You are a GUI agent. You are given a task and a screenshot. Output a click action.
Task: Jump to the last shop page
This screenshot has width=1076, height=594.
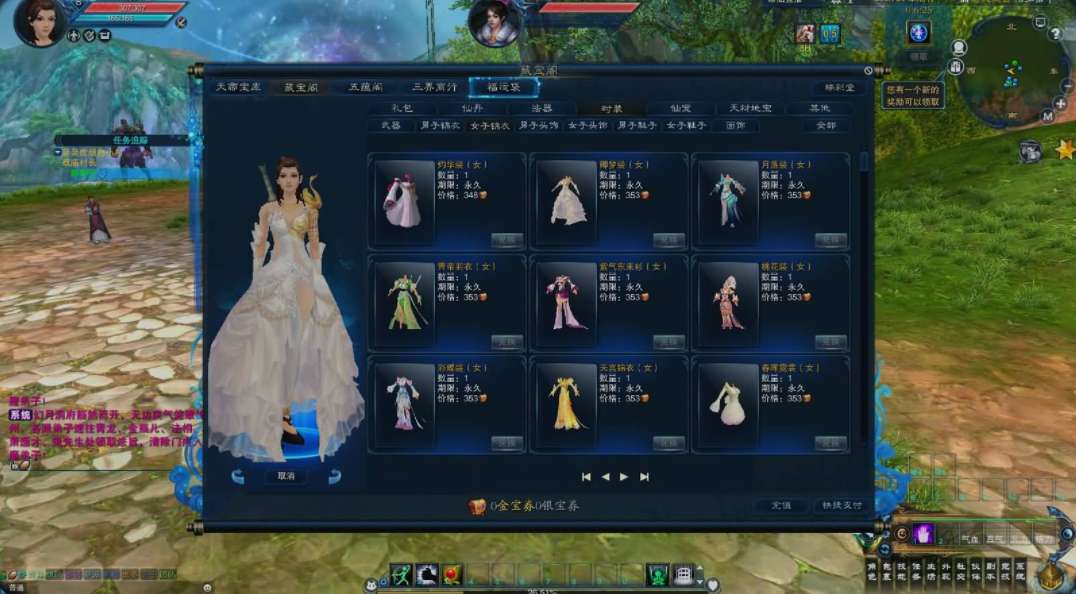coord(644,477)
